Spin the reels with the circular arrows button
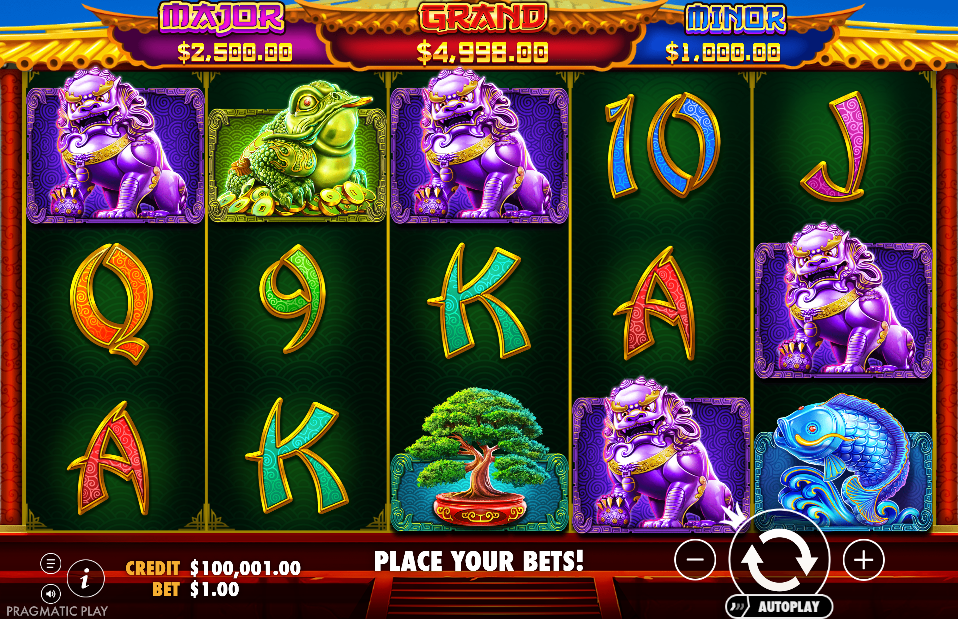This screenshot has height=619, width=958. click(779, 560)
